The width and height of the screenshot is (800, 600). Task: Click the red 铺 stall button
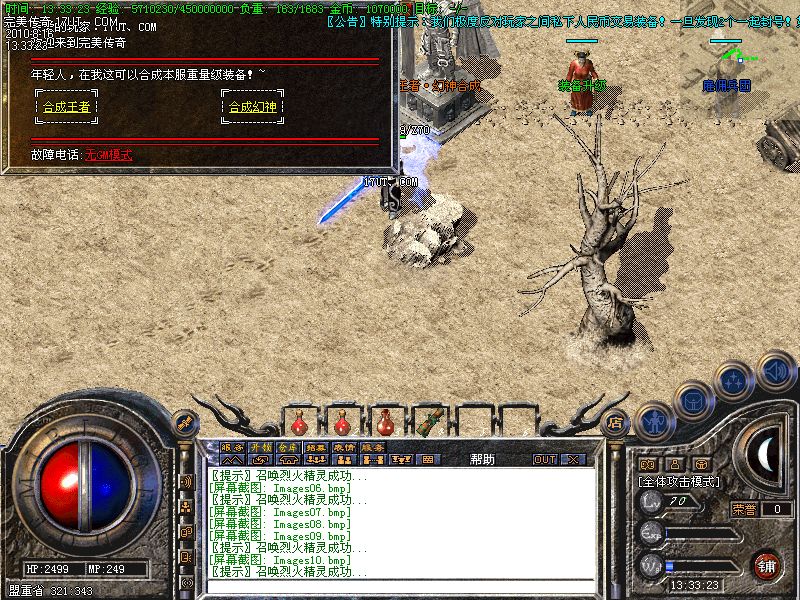(768, 565)
